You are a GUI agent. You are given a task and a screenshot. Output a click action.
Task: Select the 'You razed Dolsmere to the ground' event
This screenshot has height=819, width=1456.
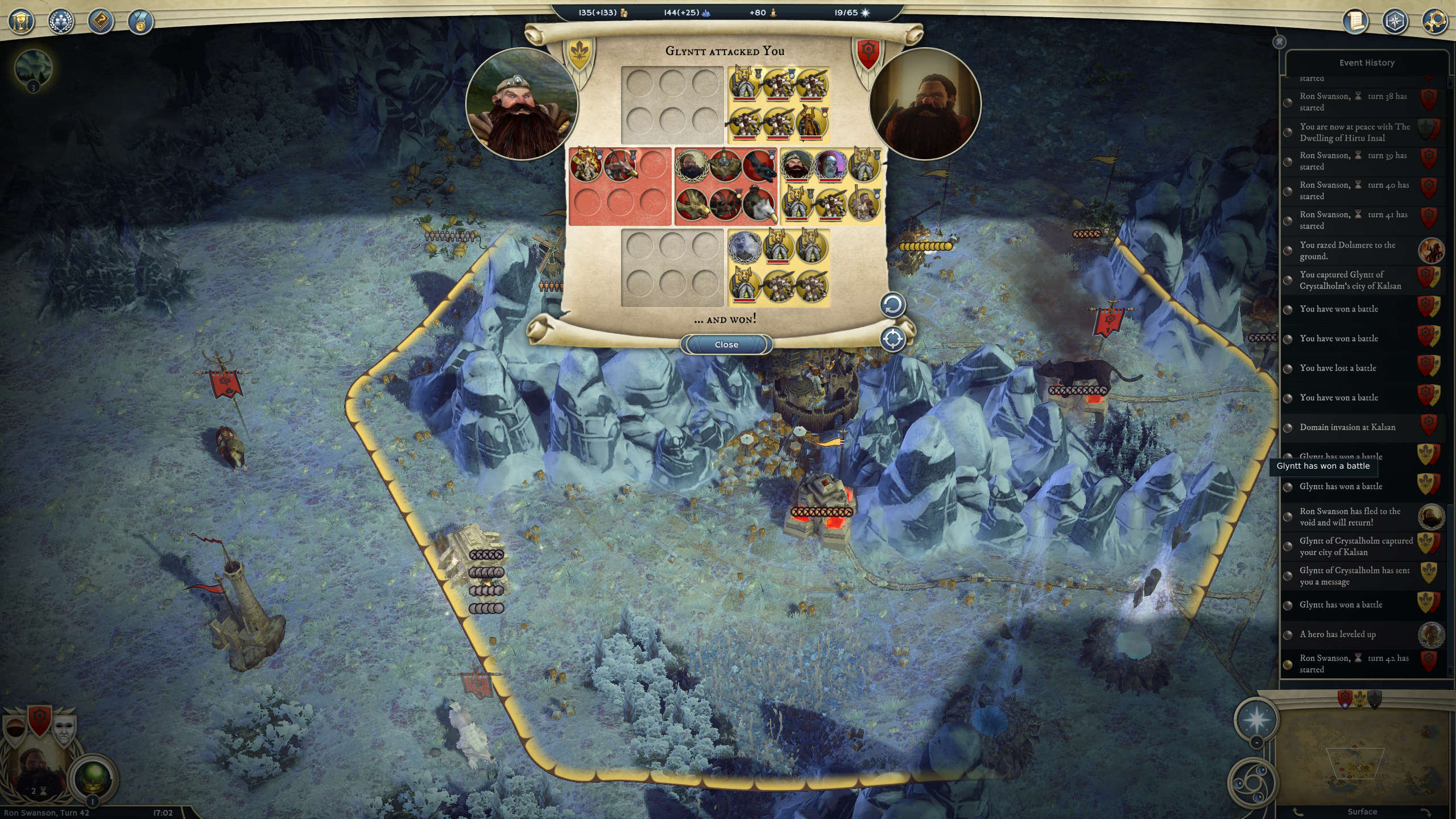(1348, 251)
